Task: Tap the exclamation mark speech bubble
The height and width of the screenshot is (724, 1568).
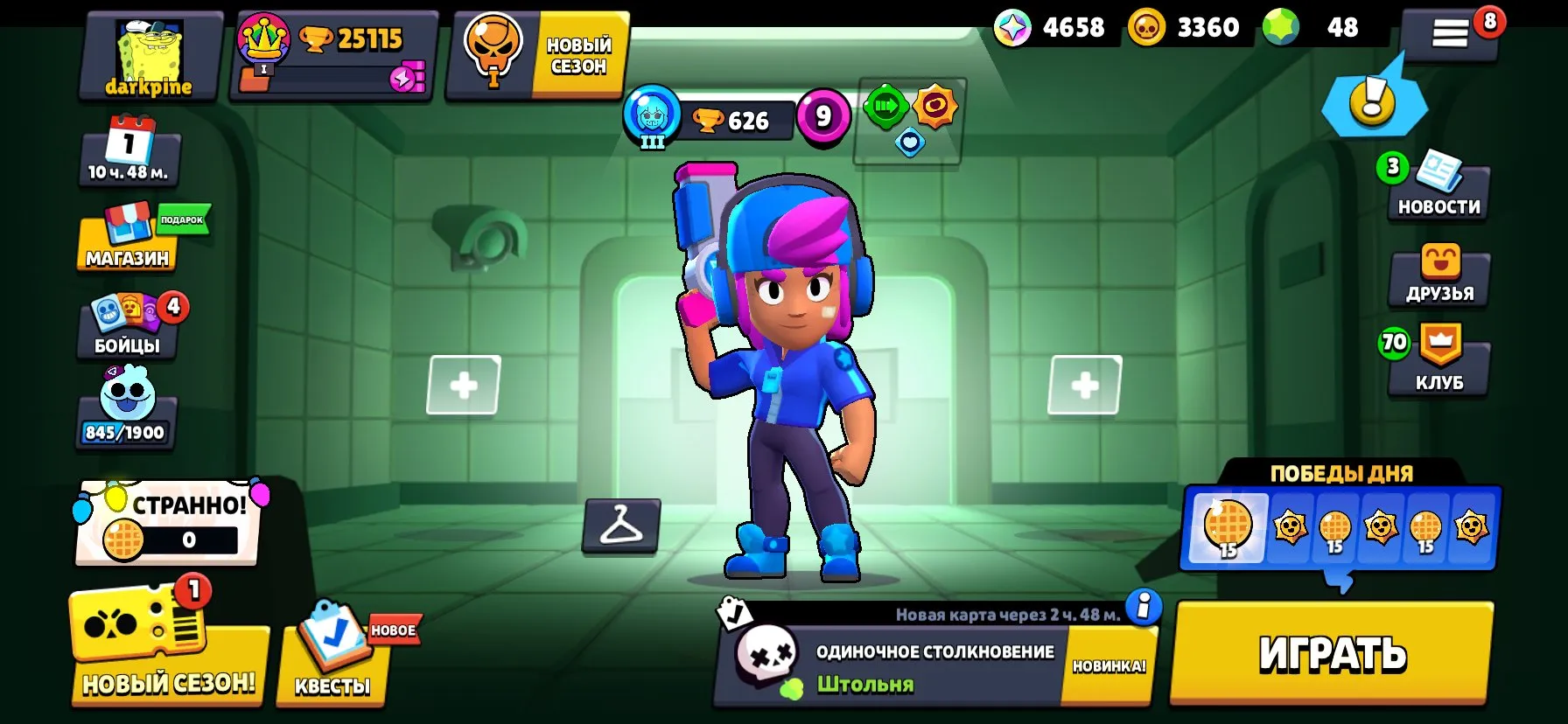Action: tap(1374, 105)
